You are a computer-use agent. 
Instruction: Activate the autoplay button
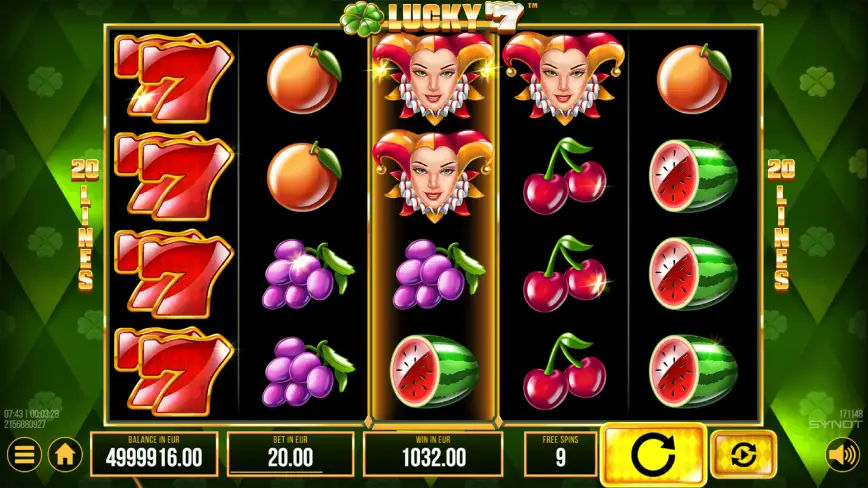coord(743,455)
